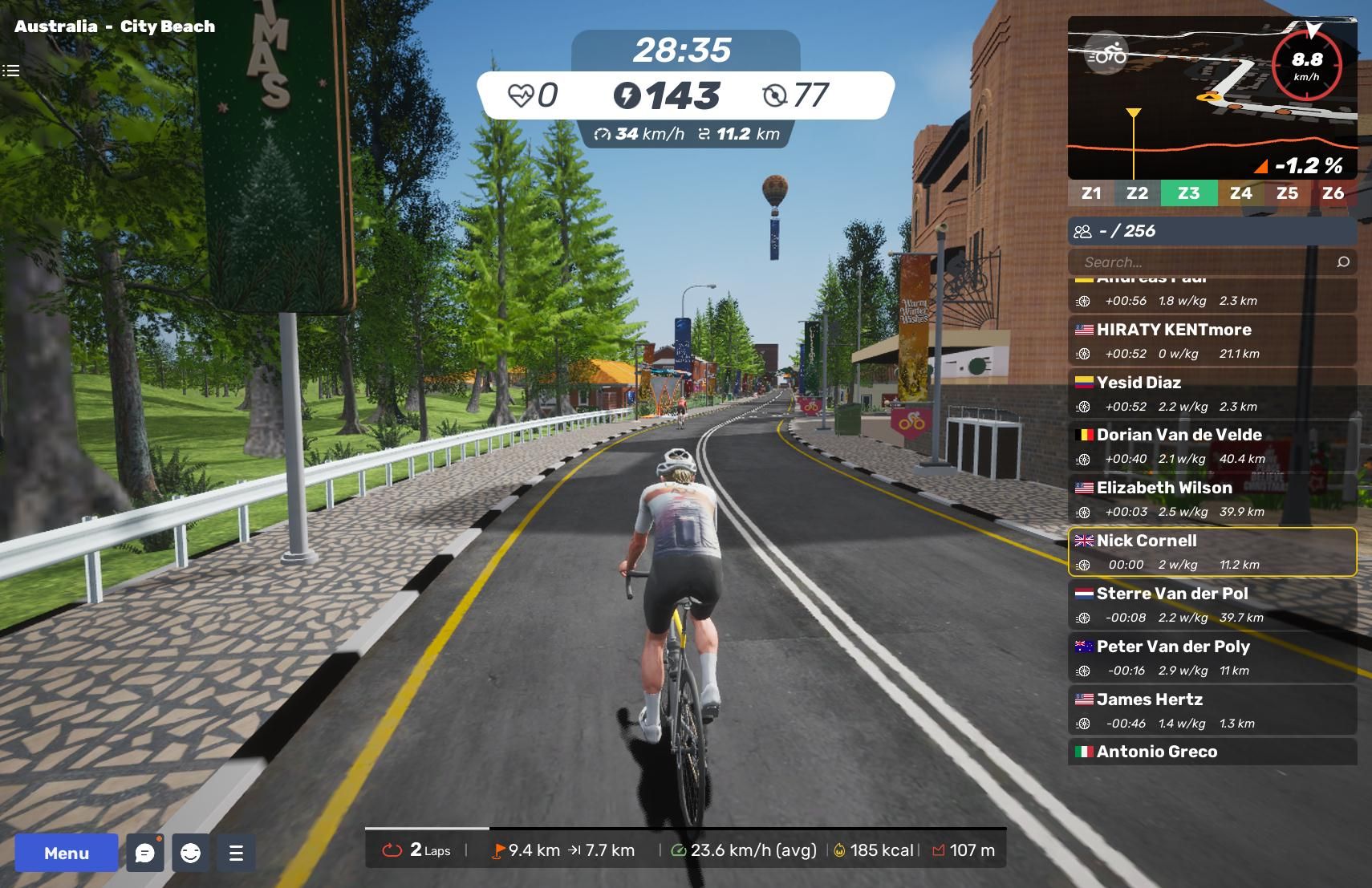Screen dimensions: 1372x888
Task: Click the rider Search field
Action: (1199, 262)
